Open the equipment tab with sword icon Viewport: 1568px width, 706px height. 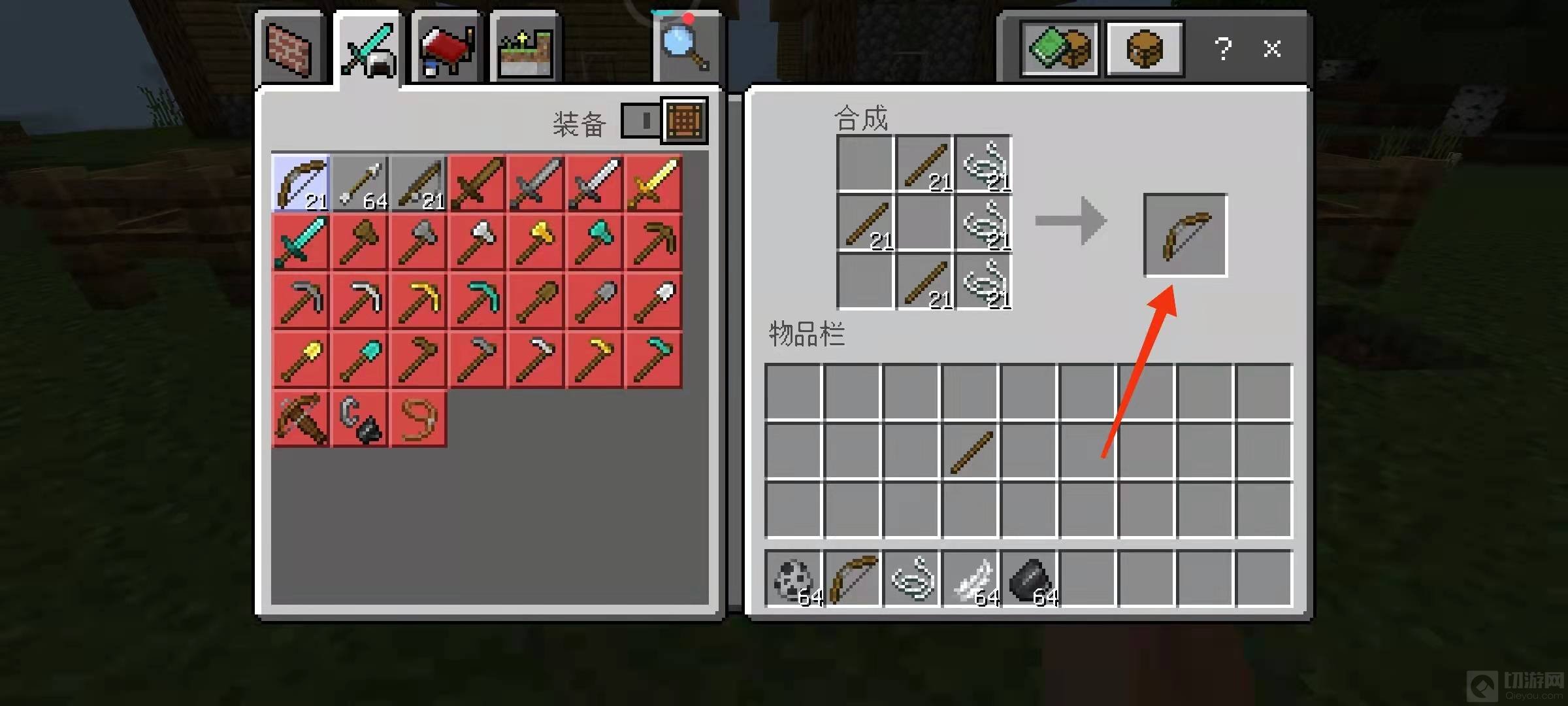tap(368, 50)
